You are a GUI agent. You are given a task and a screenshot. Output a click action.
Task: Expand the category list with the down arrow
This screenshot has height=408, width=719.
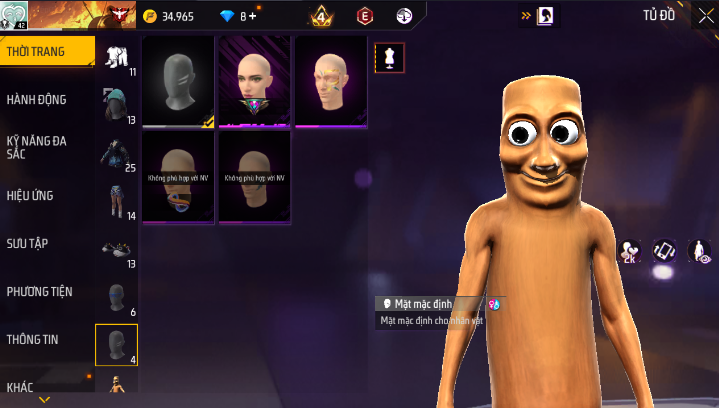tap(44, 400)
